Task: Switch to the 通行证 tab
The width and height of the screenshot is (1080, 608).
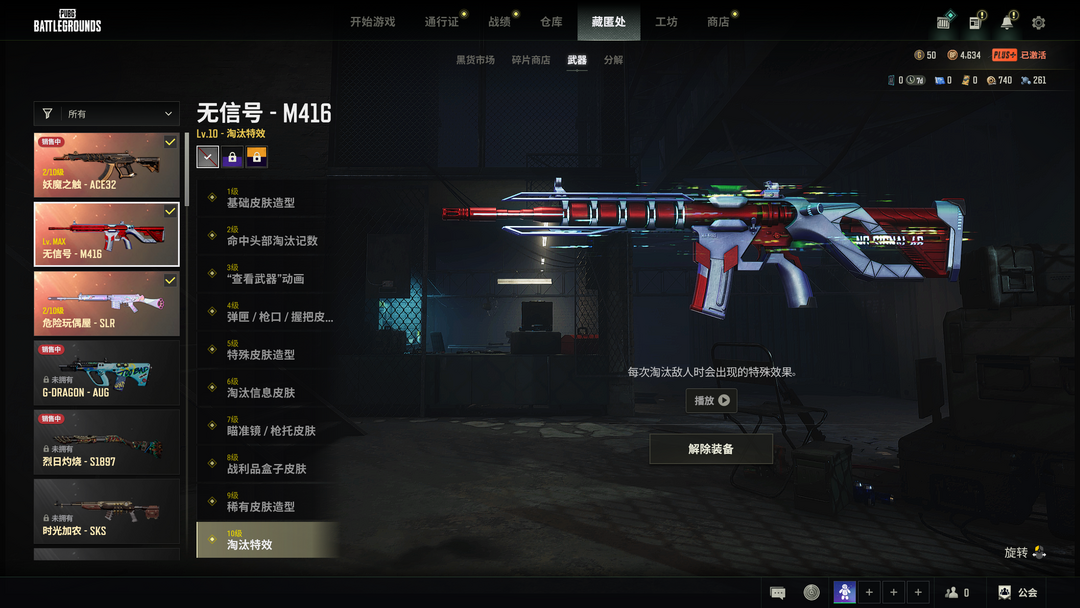Action: (x=441, y=22)
